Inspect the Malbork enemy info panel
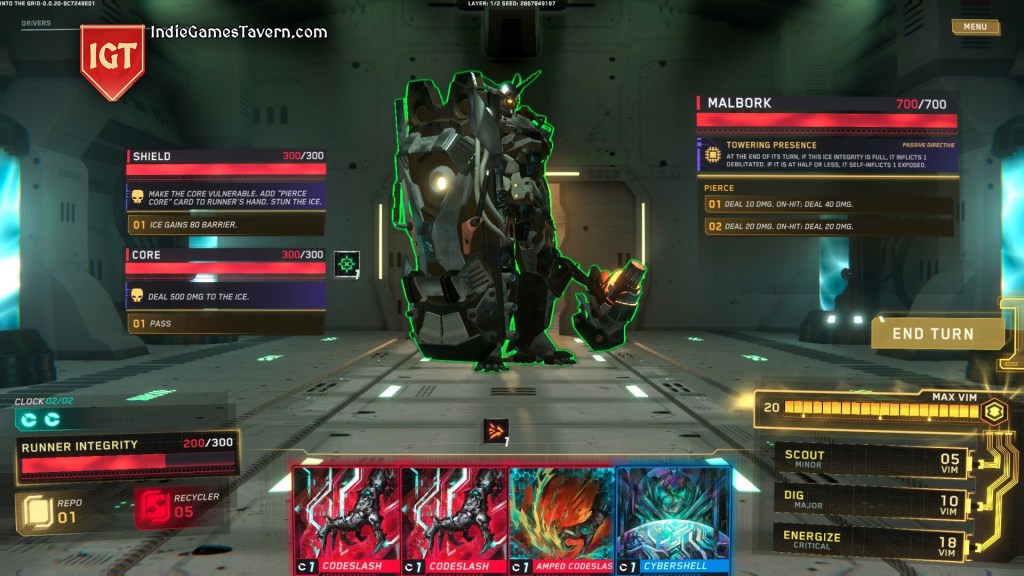 click(x=826, y=104)
